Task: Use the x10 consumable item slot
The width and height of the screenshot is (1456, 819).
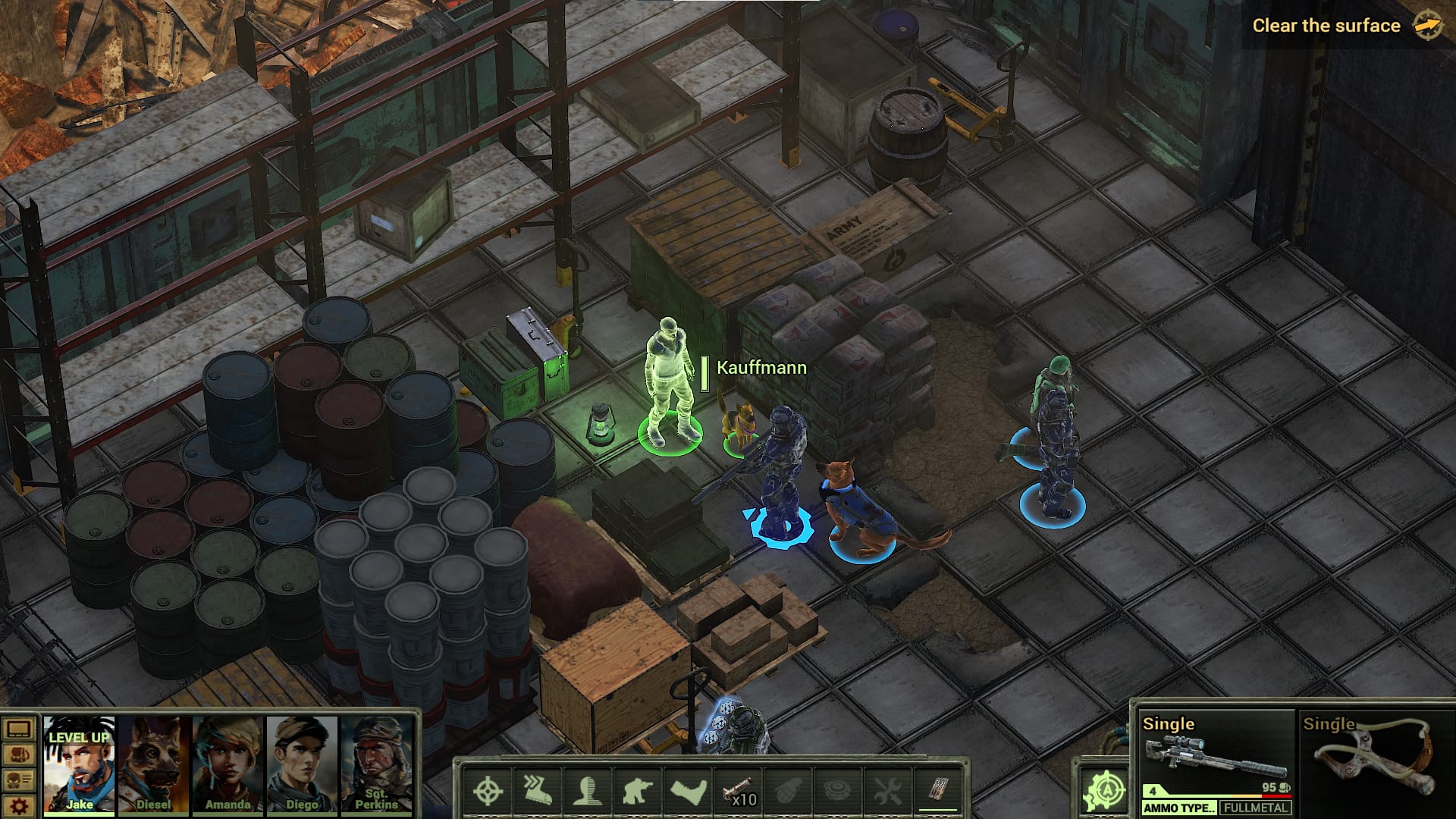Action: click(739, 791)
